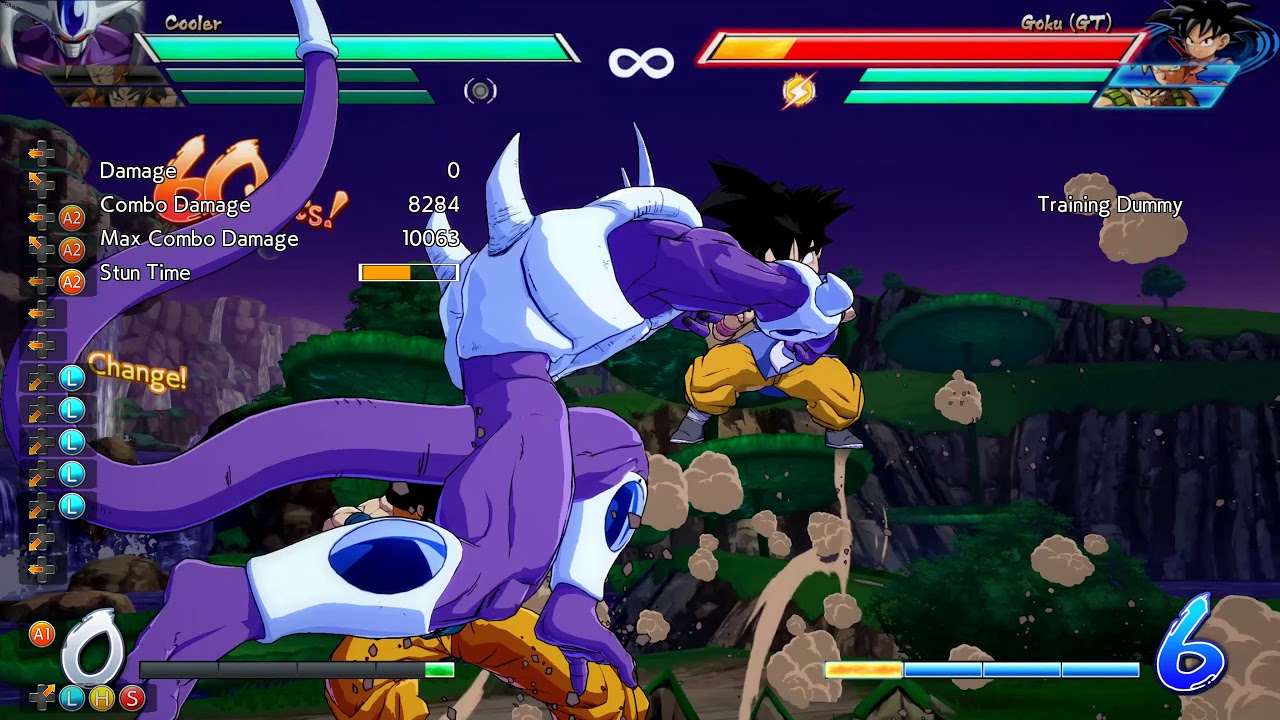Click the grey Sparking icon beside Cooler's bars
This screenshot has height=720, width=1280.
480,91
